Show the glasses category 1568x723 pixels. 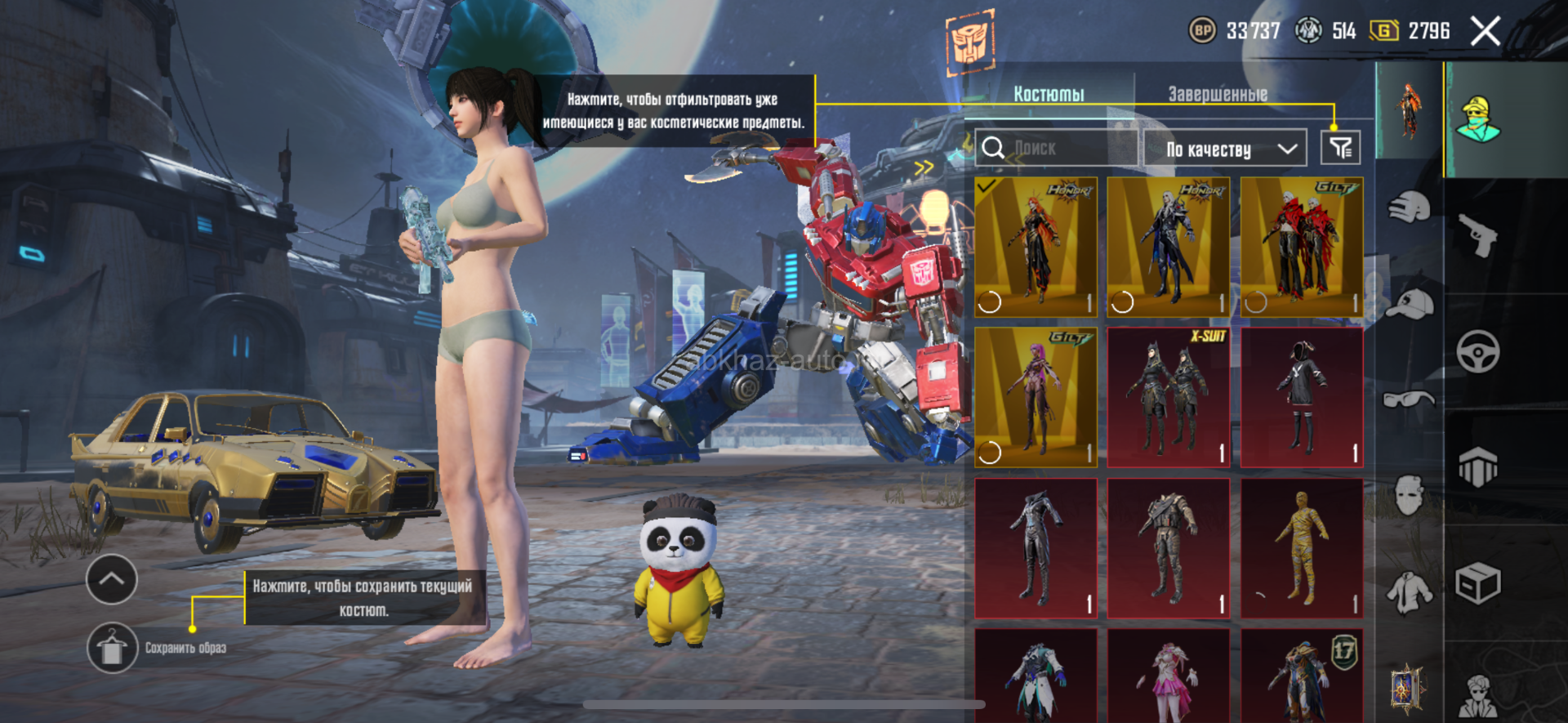(x=1409, y=399)
